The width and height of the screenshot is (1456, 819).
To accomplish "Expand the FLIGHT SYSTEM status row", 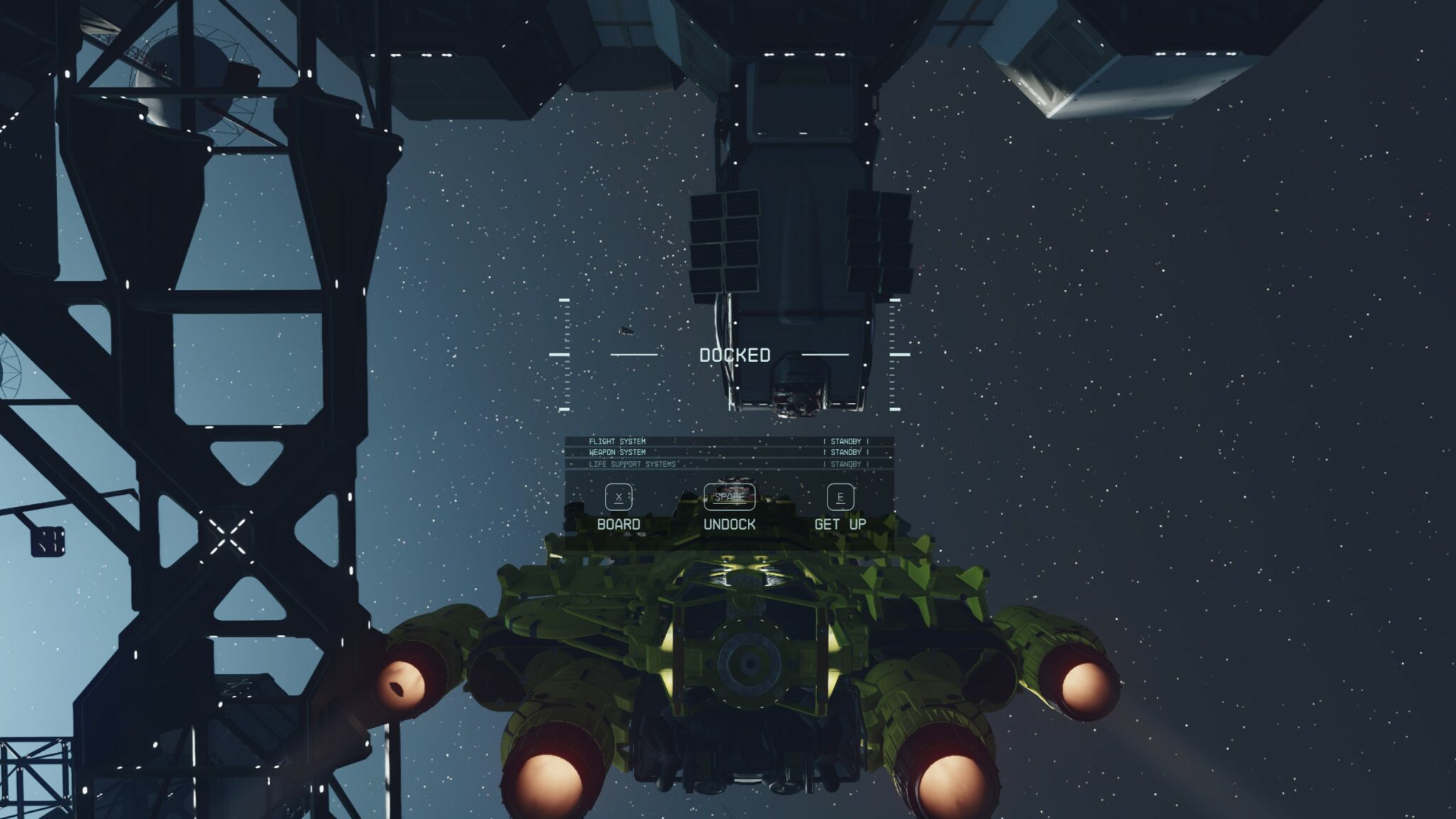I will [x=619, y=441].
